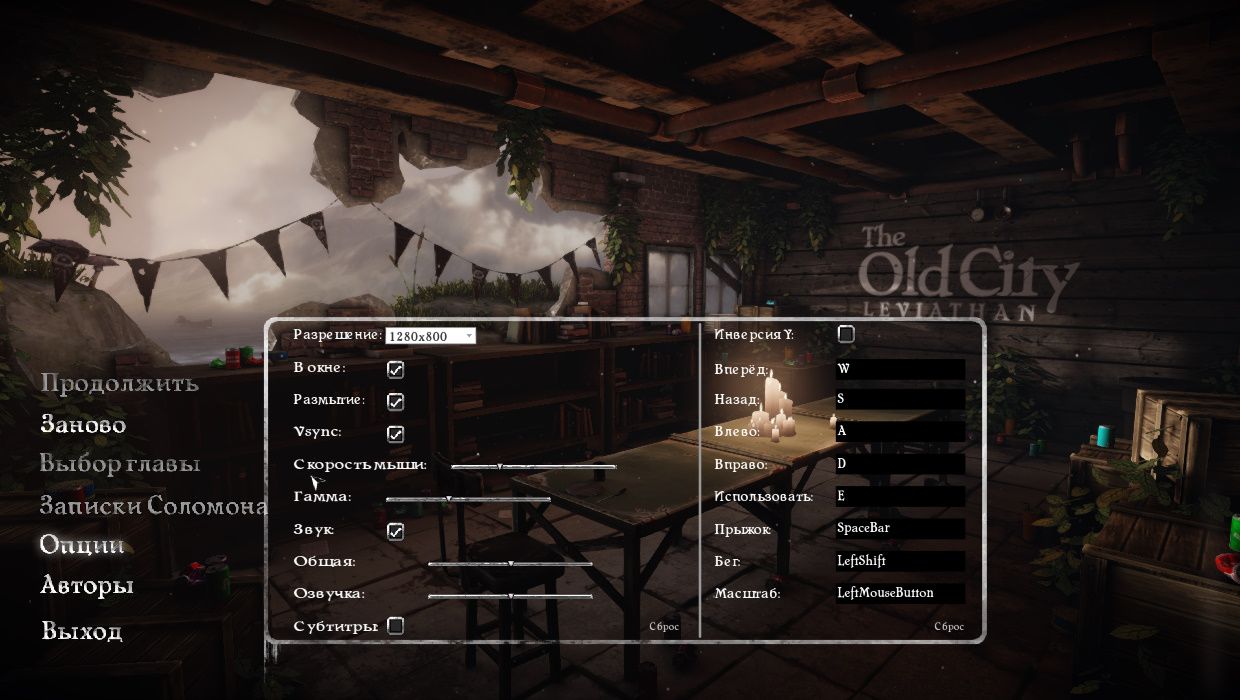The image size is (1240, 700).
Task: Enable the Субтитры subtitles checkbox
Action: 396,626
